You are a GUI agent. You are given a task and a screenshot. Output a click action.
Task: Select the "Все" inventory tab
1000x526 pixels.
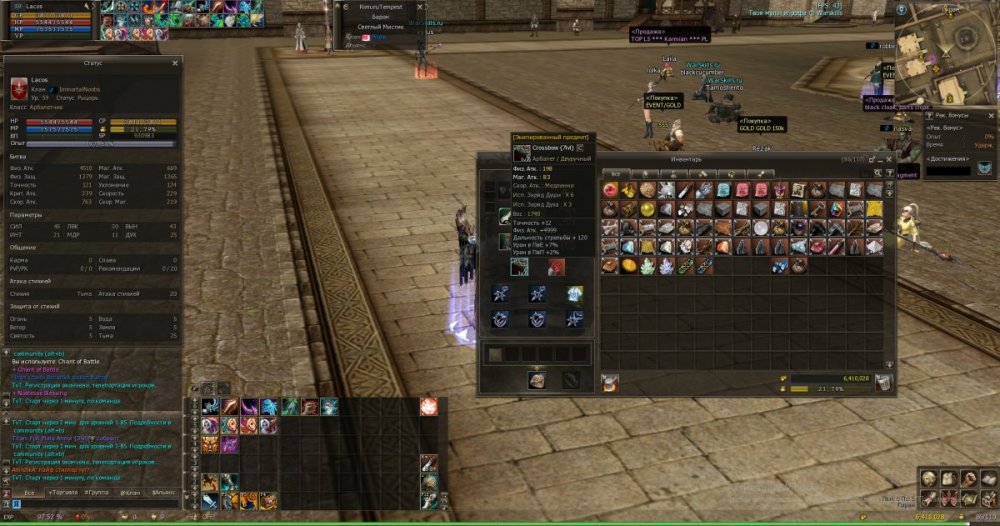(612, 172)
